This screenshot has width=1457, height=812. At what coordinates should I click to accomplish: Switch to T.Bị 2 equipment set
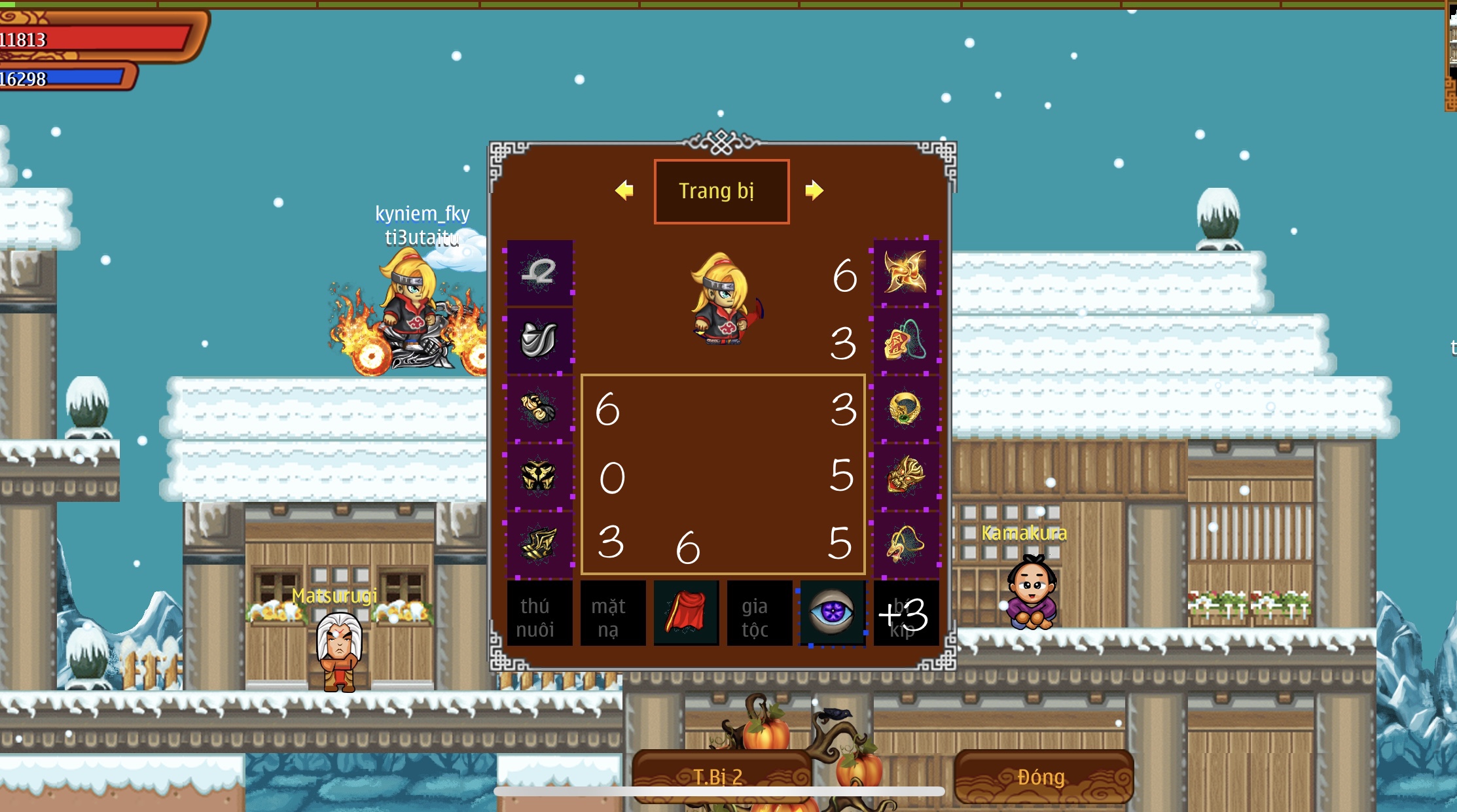click(x=720, y=777)
